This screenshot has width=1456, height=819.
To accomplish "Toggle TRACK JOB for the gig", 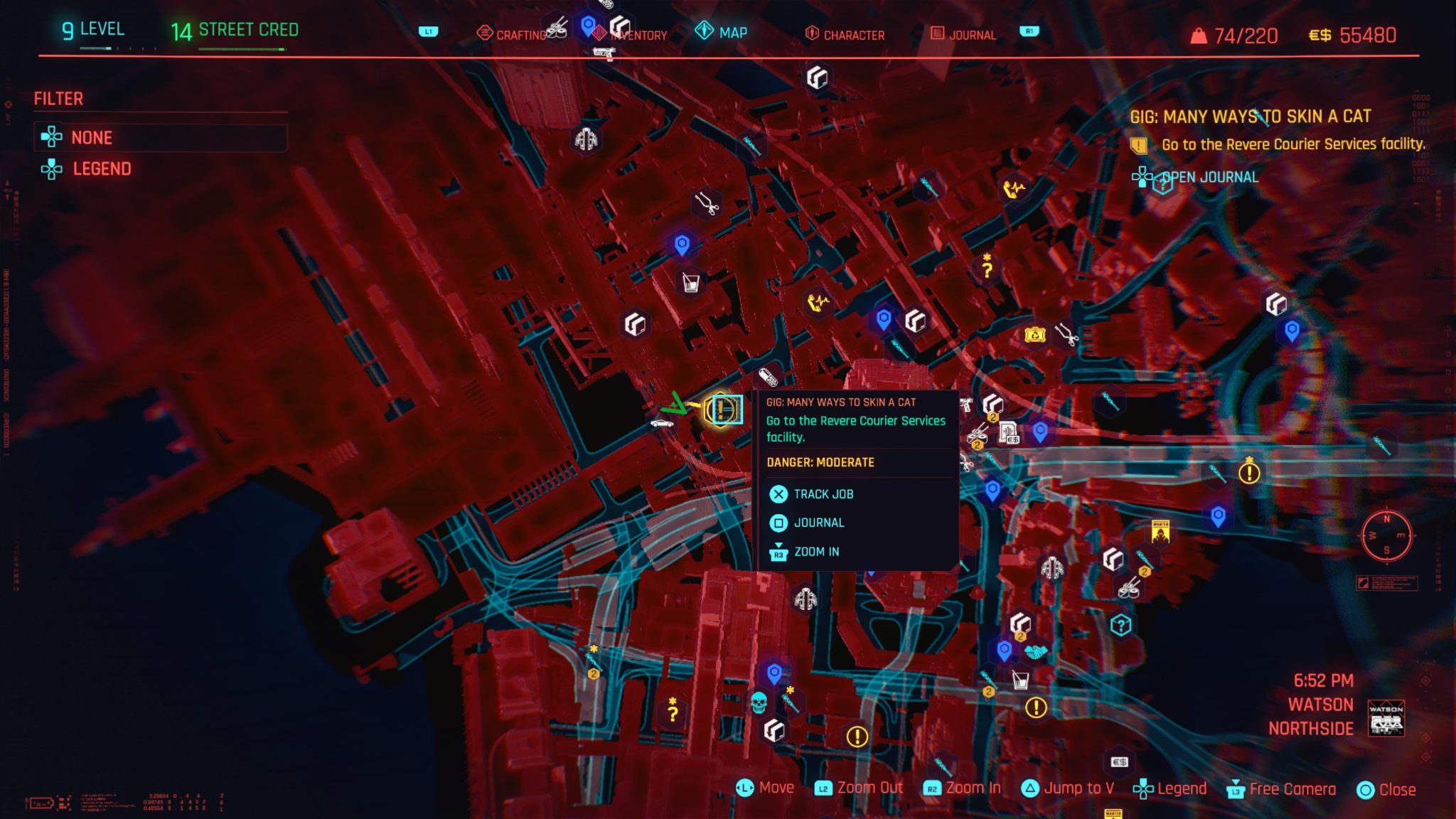I will pyautogui.click(x=825, y=494).
